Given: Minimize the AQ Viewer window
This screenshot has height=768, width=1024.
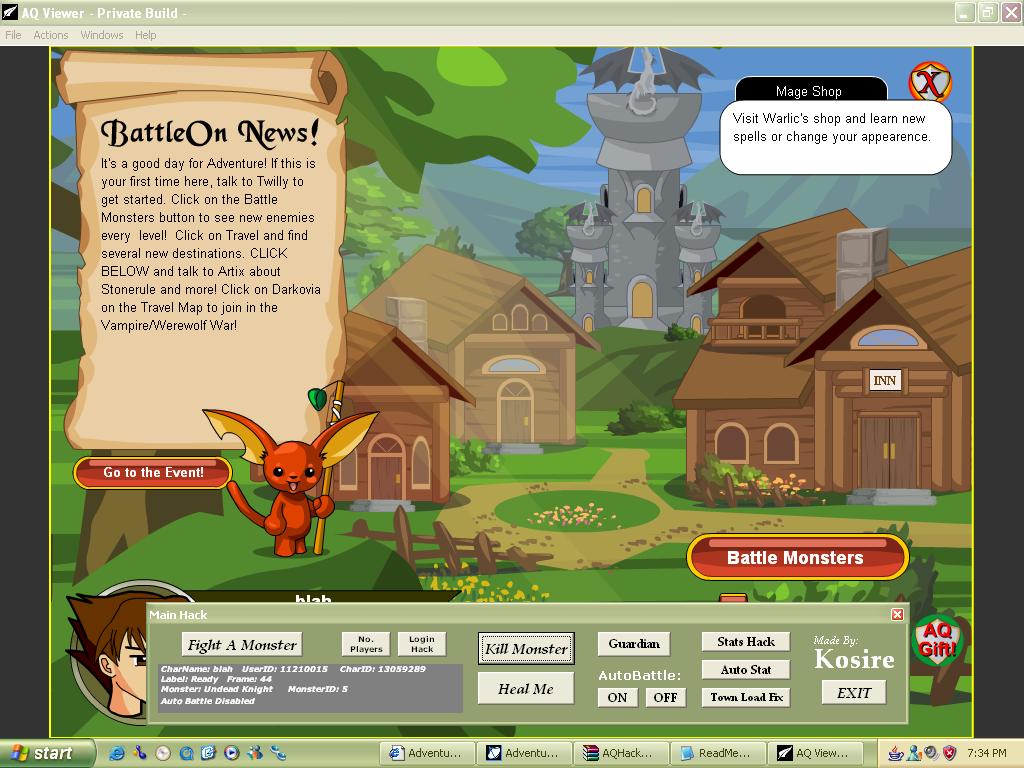Looking at the screenshot, I should tap(964, 13).
